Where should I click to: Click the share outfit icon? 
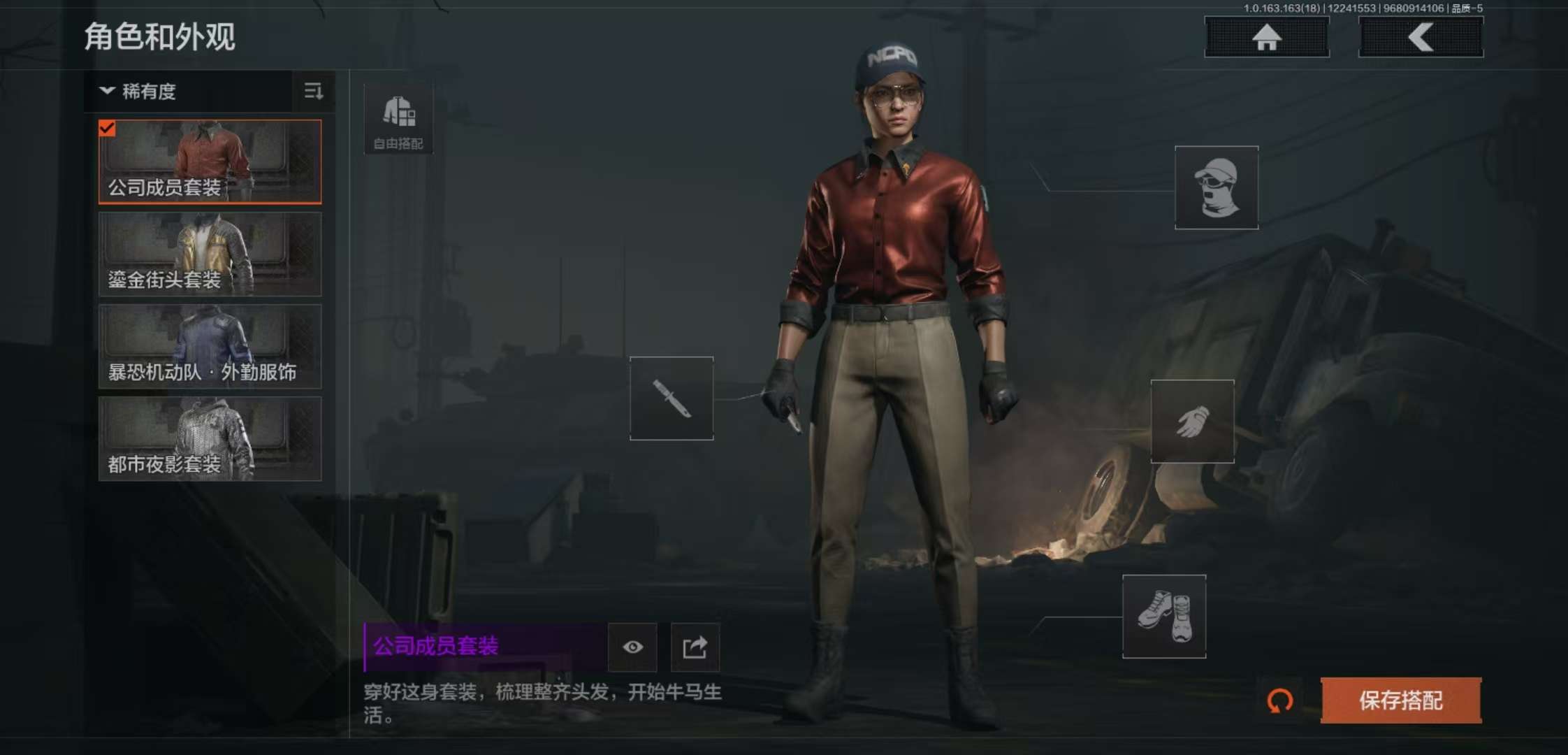point(695,648)
